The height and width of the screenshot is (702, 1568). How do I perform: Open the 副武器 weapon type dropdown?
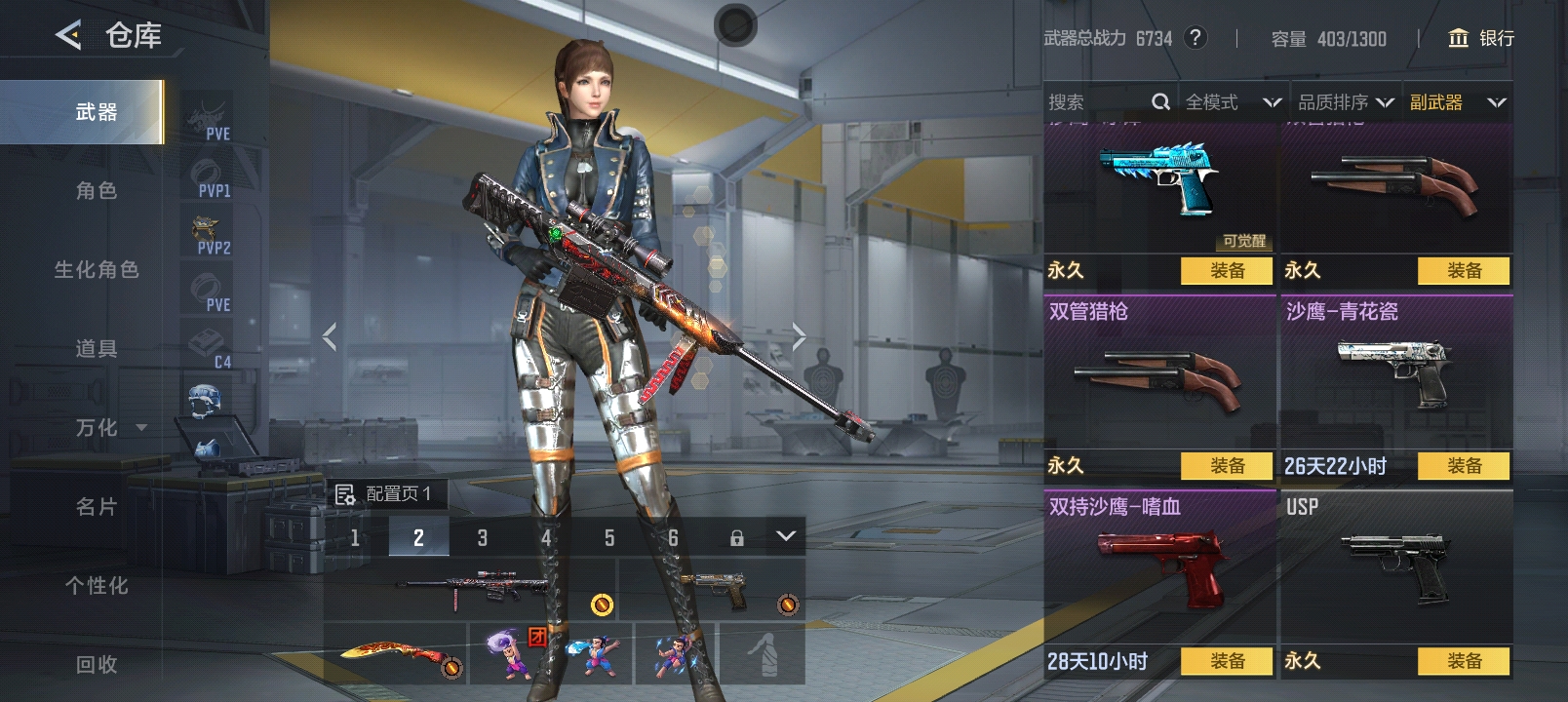click(1457, 102)
